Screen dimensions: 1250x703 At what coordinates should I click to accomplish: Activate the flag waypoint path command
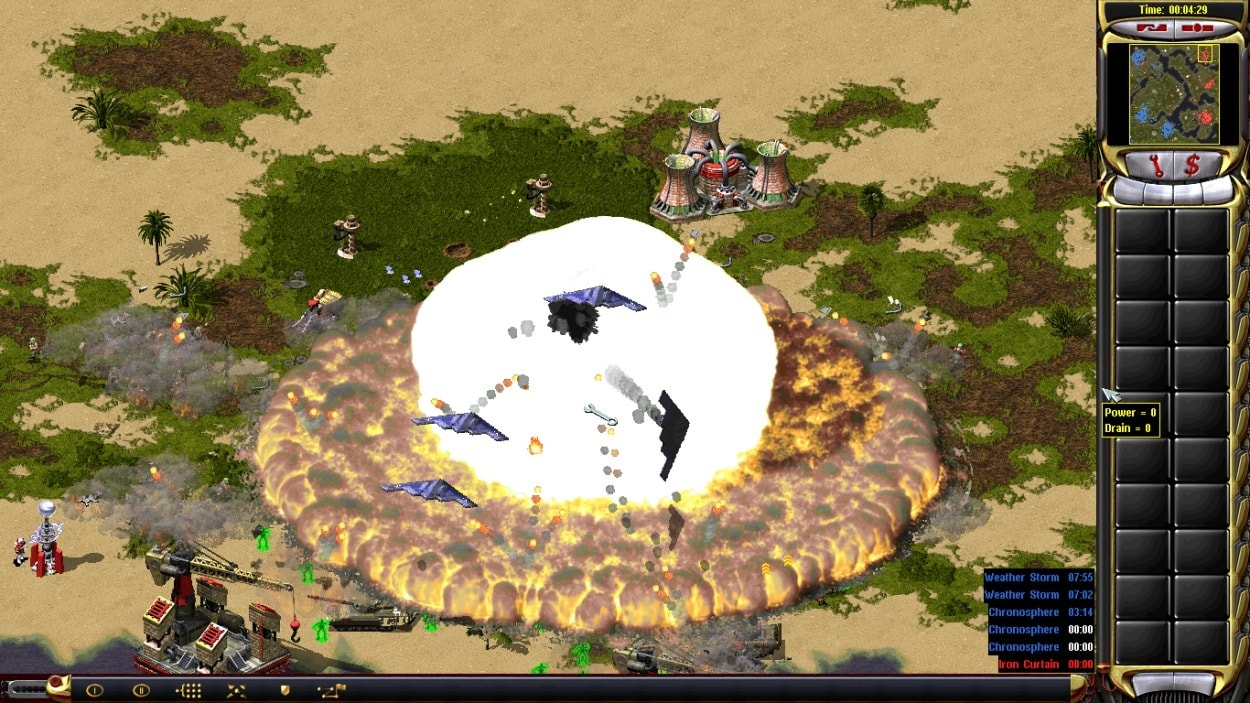click(x=331, y=690)
